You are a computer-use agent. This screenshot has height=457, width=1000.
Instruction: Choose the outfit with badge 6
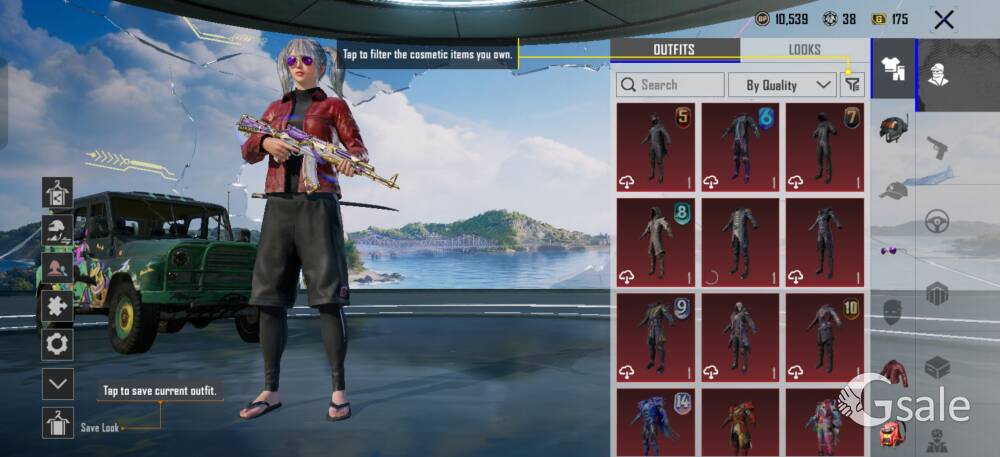740,147
